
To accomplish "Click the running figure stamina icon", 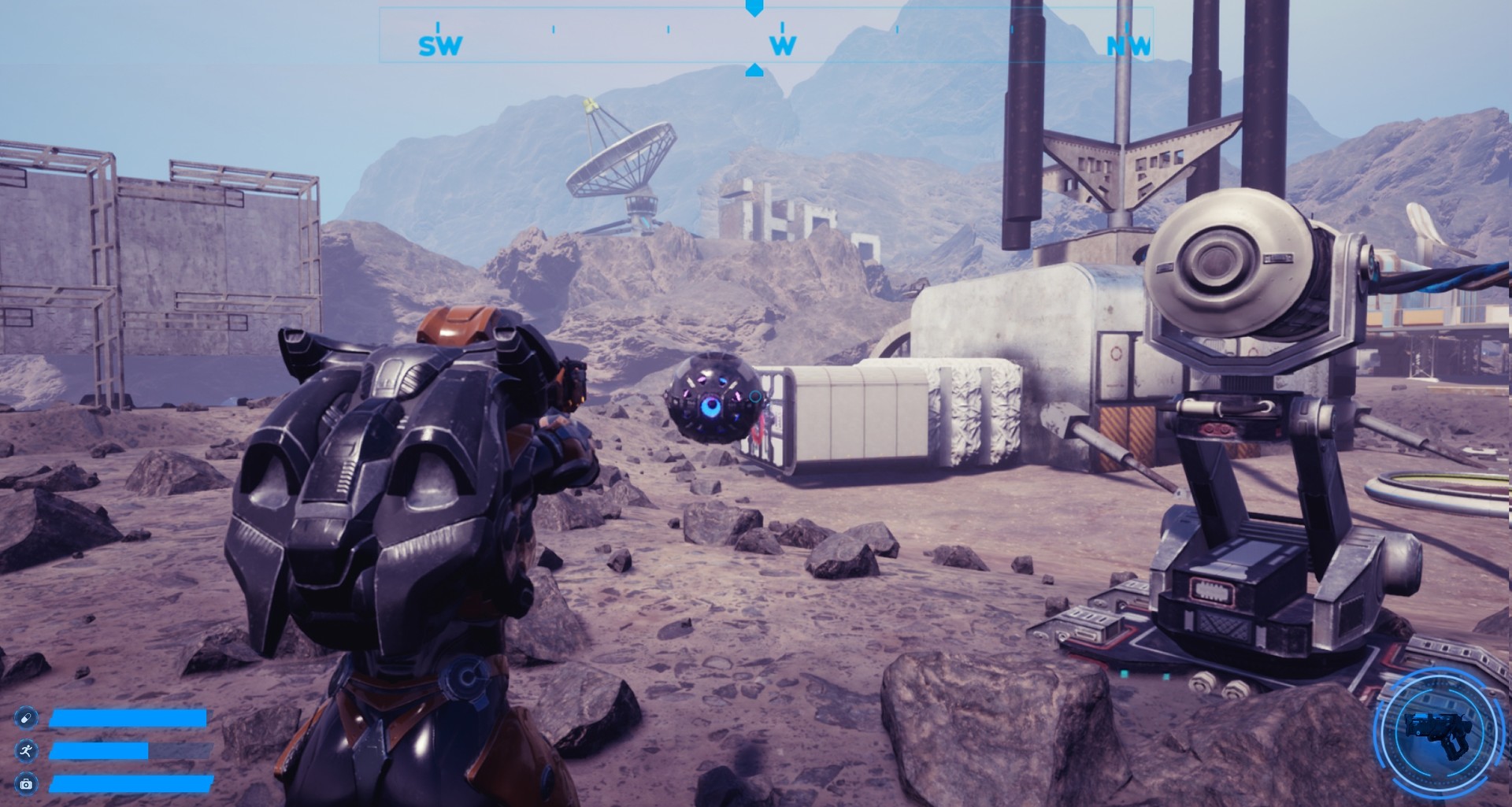I will pos(26,751).
